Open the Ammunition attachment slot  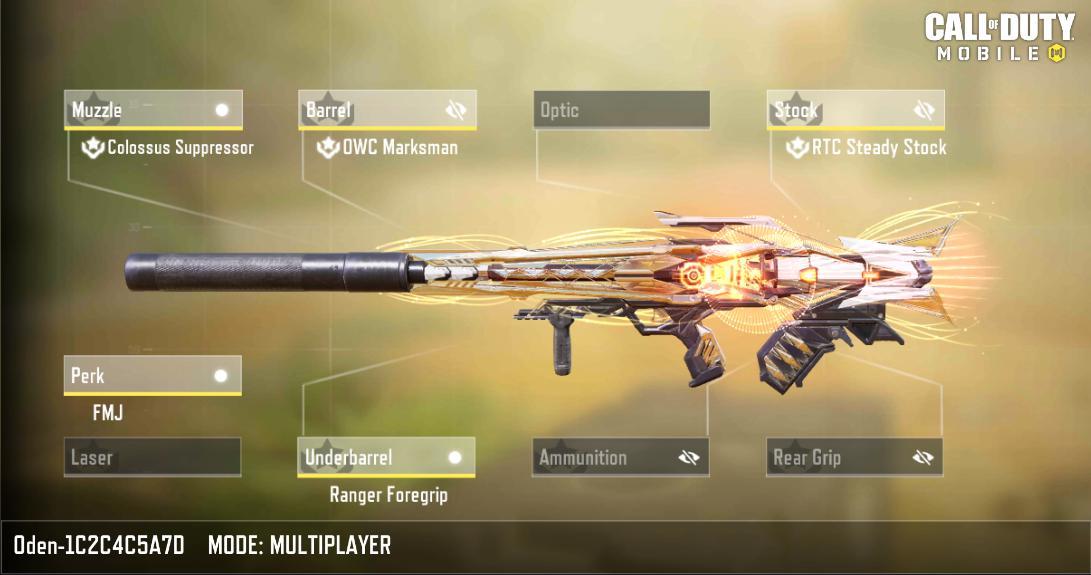[x=605, y=457]
